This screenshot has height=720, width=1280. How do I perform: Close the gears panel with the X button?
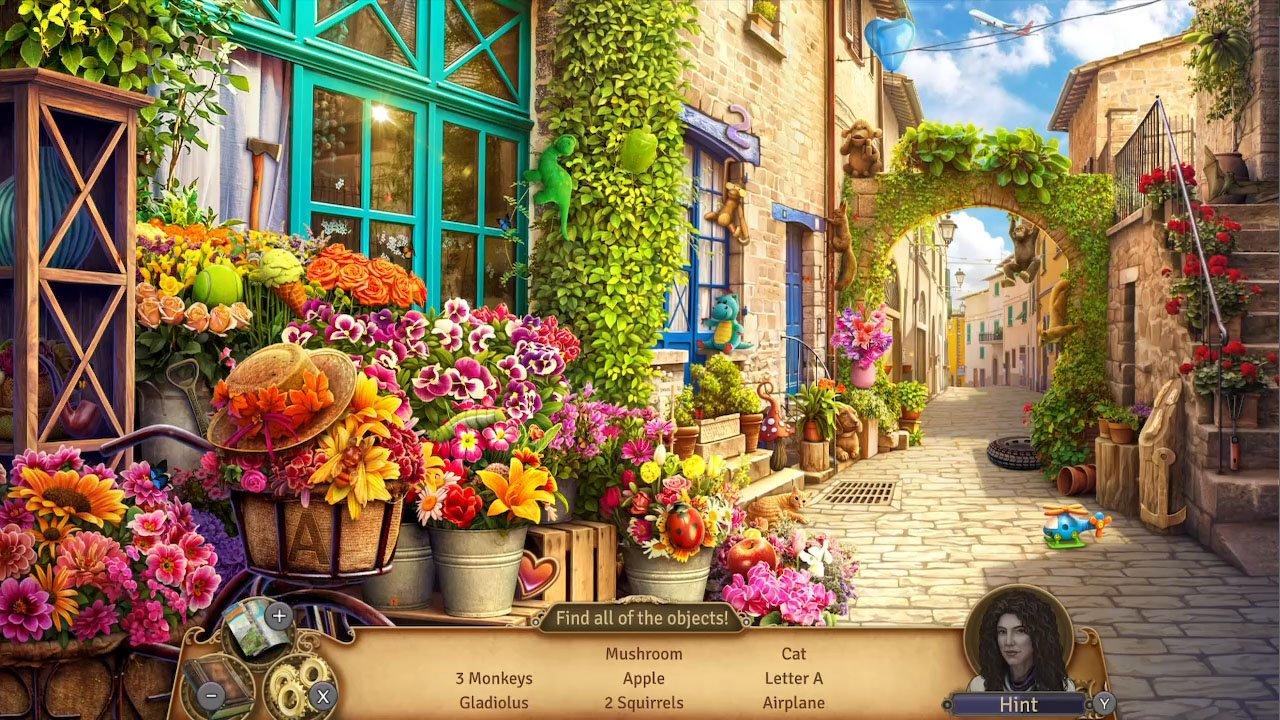pos(322,696)
